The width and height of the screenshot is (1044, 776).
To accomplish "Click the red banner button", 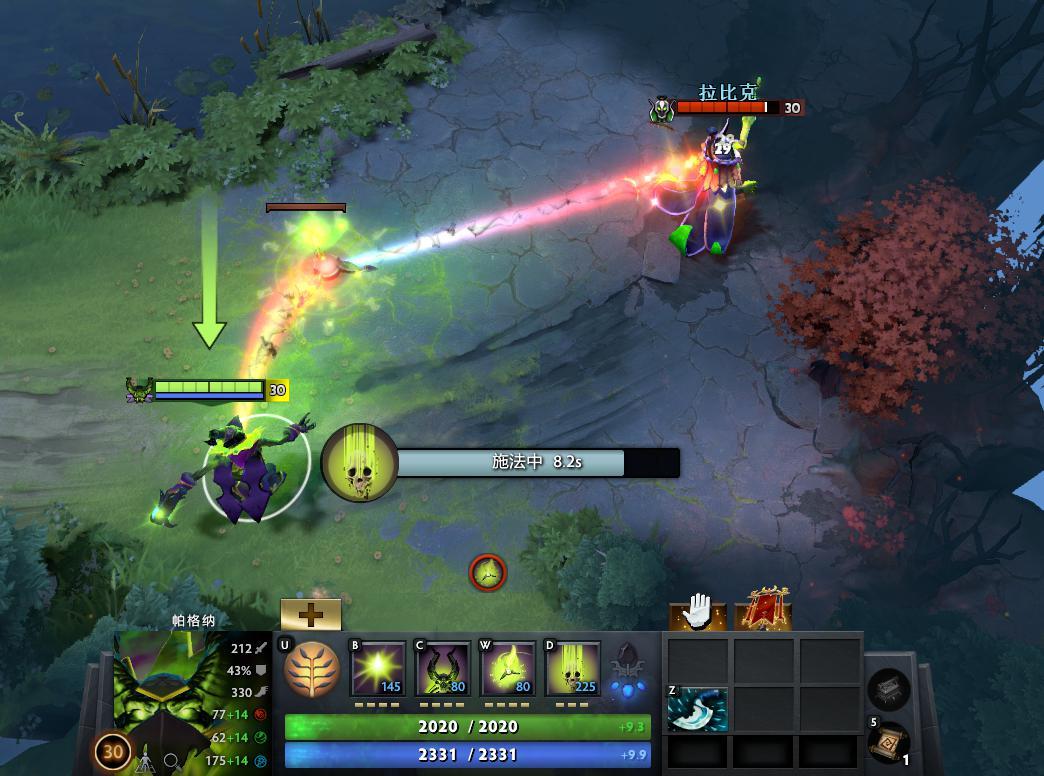I will (x=762, y=611).
